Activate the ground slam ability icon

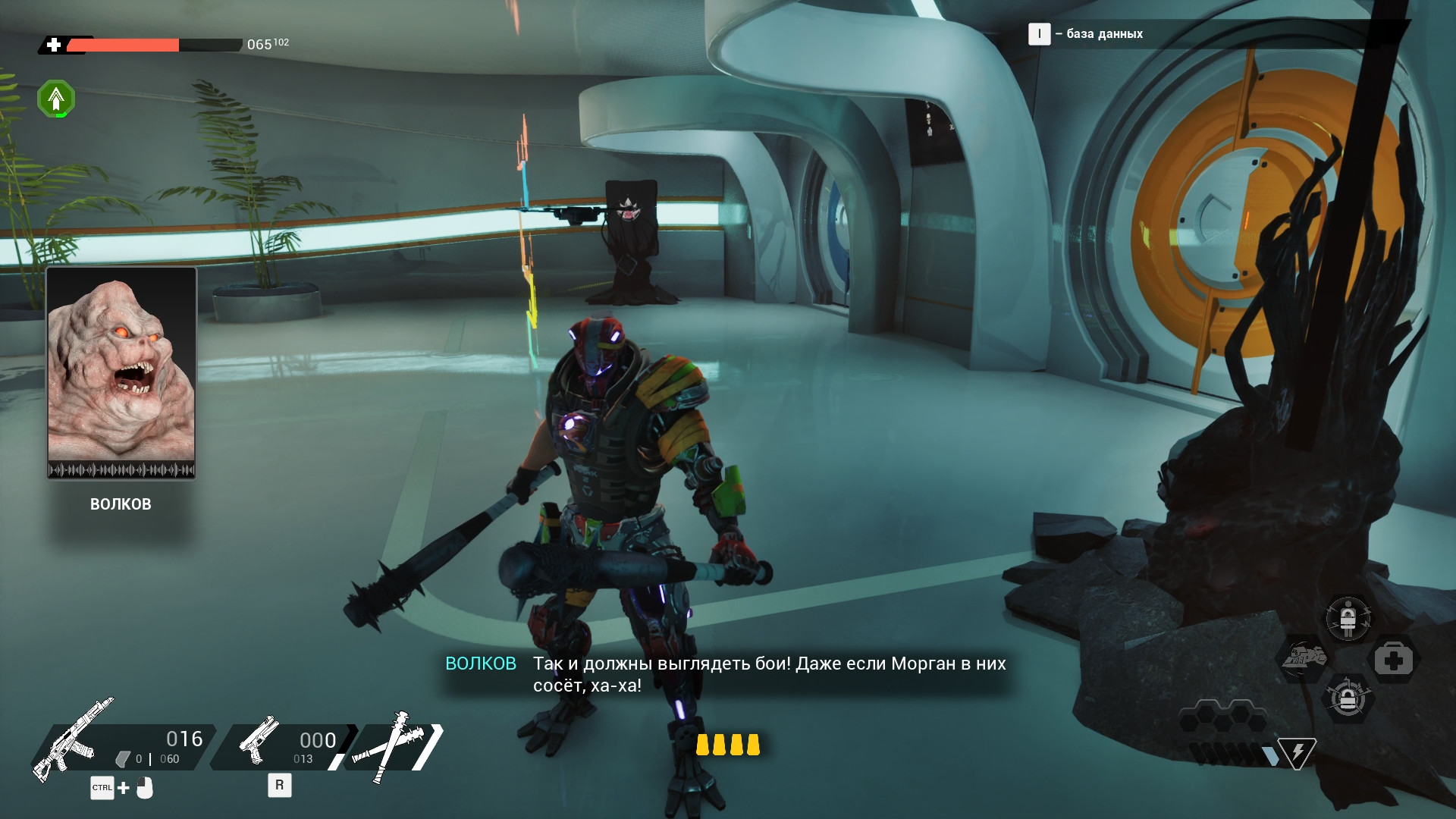[x=1304, y=658]
